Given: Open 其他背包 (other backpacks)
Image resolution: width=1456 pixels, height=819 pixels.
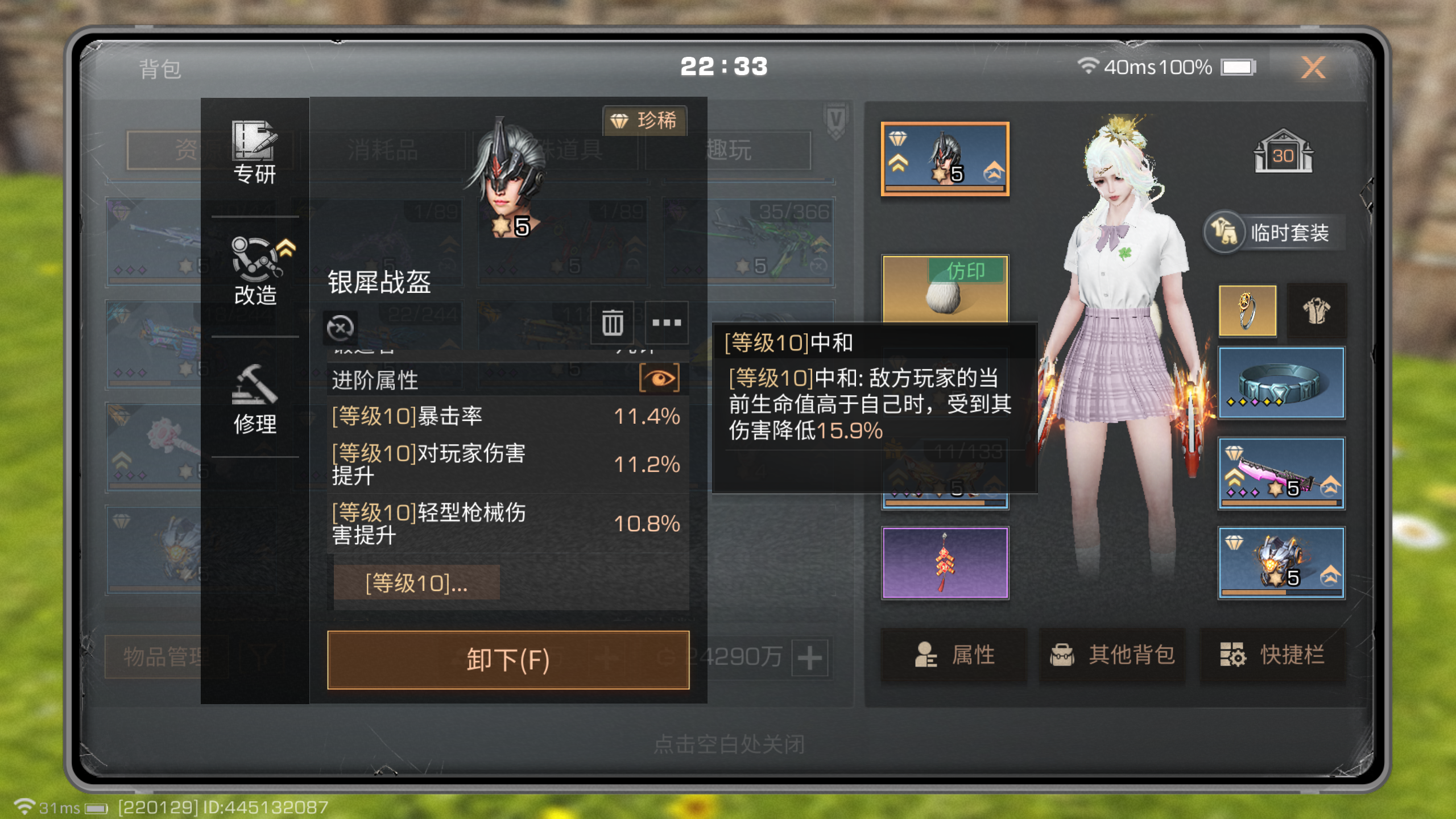Looking at the screenshot, I should 1112,655.
